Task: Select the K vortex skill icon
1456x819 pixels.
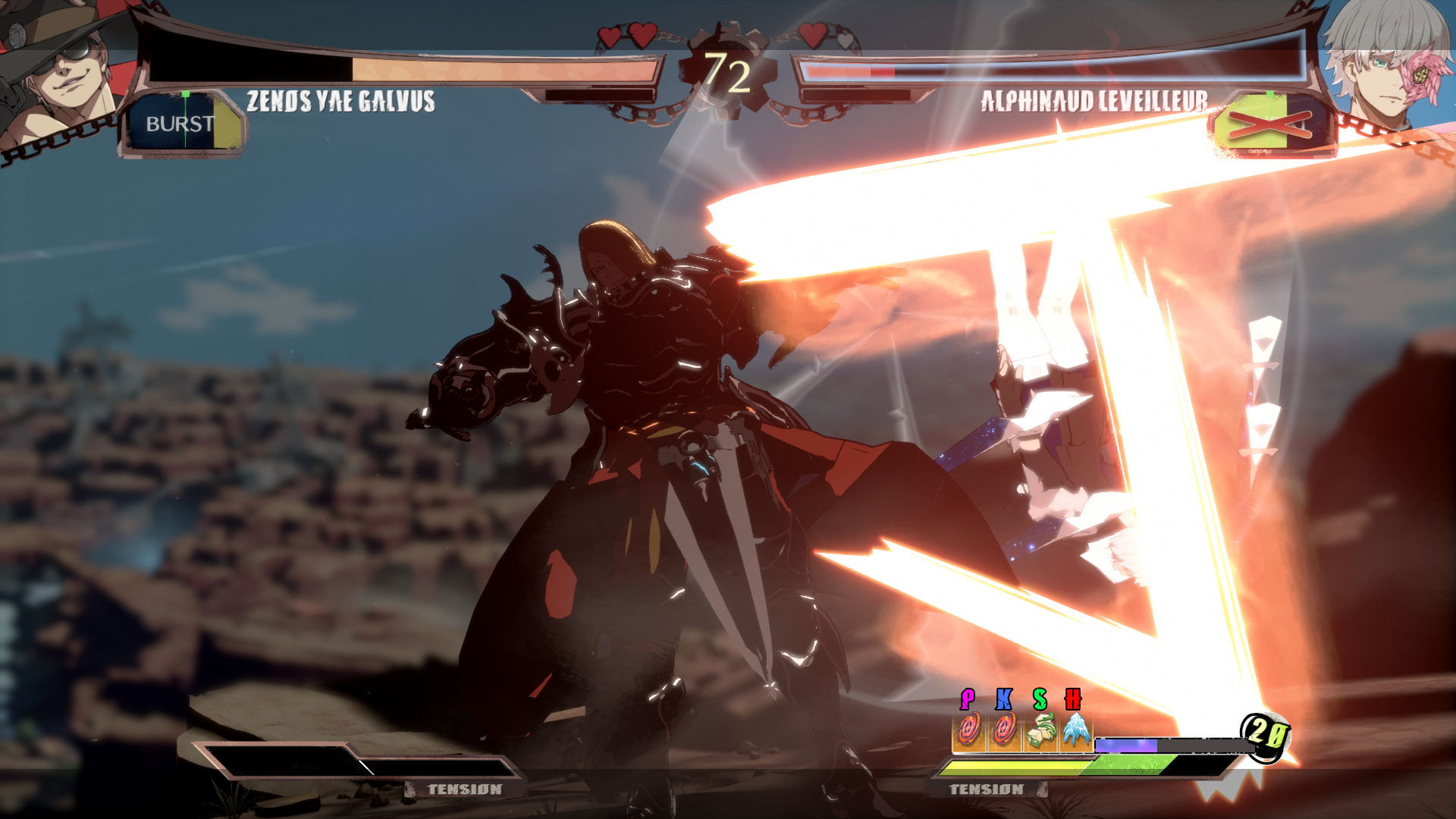Action: 1003,730
